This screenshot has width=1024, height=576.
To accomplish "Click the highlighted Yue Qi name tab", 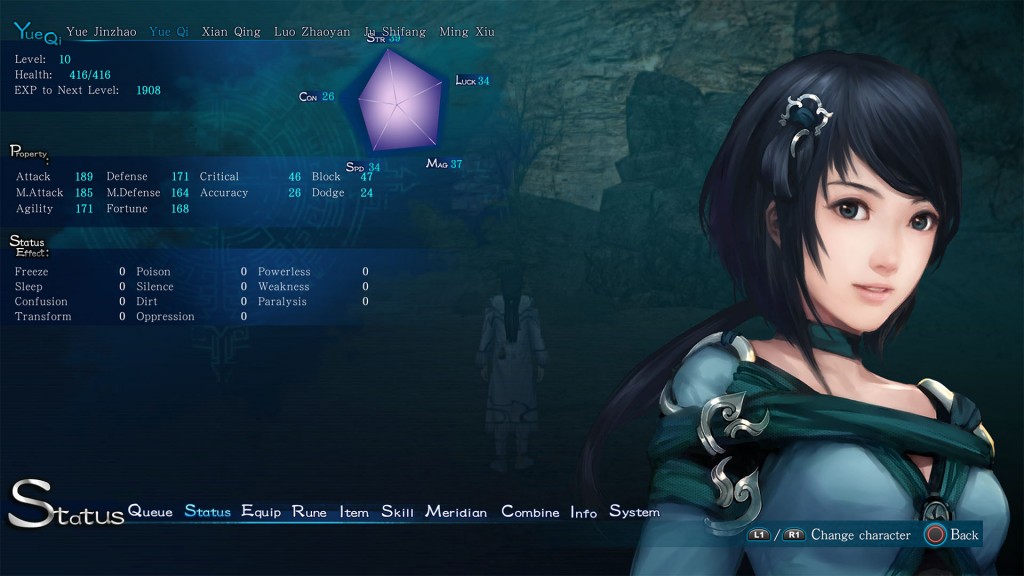I will point(169,32).
